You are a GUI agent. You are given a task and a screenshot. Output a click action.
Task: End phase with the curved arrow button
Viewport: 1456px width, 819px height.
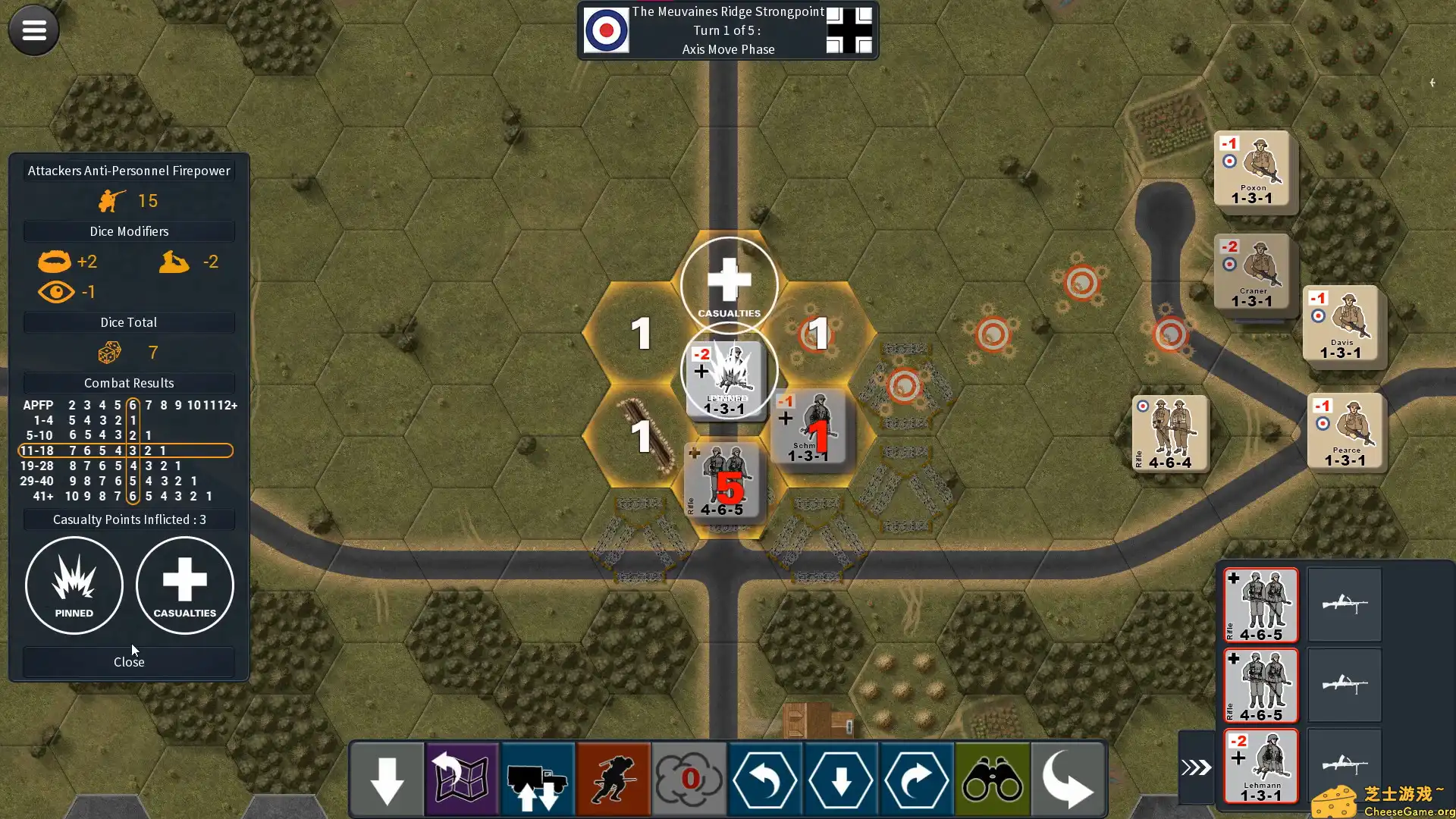tap(1067, 779)
